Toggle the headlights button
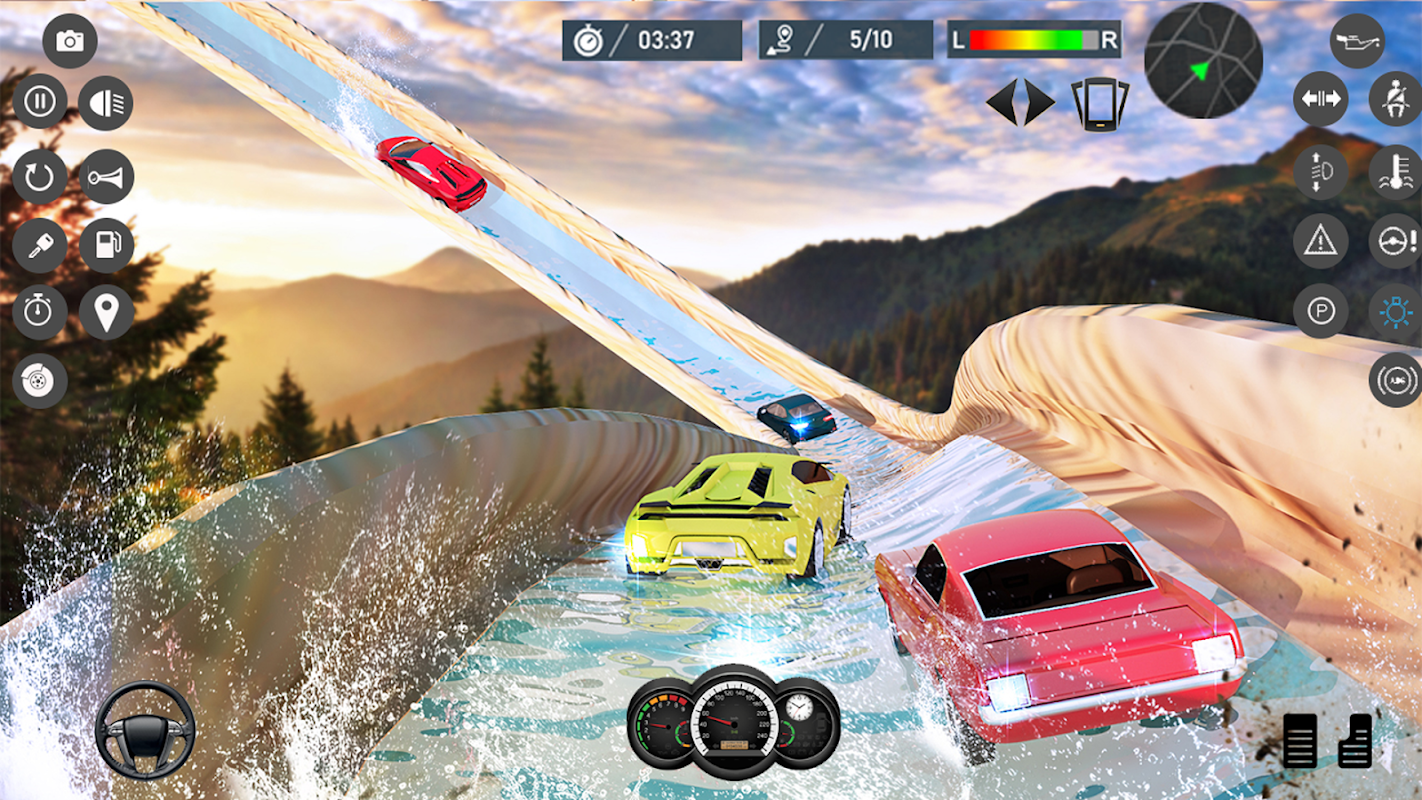 click(x=106, y=103)
